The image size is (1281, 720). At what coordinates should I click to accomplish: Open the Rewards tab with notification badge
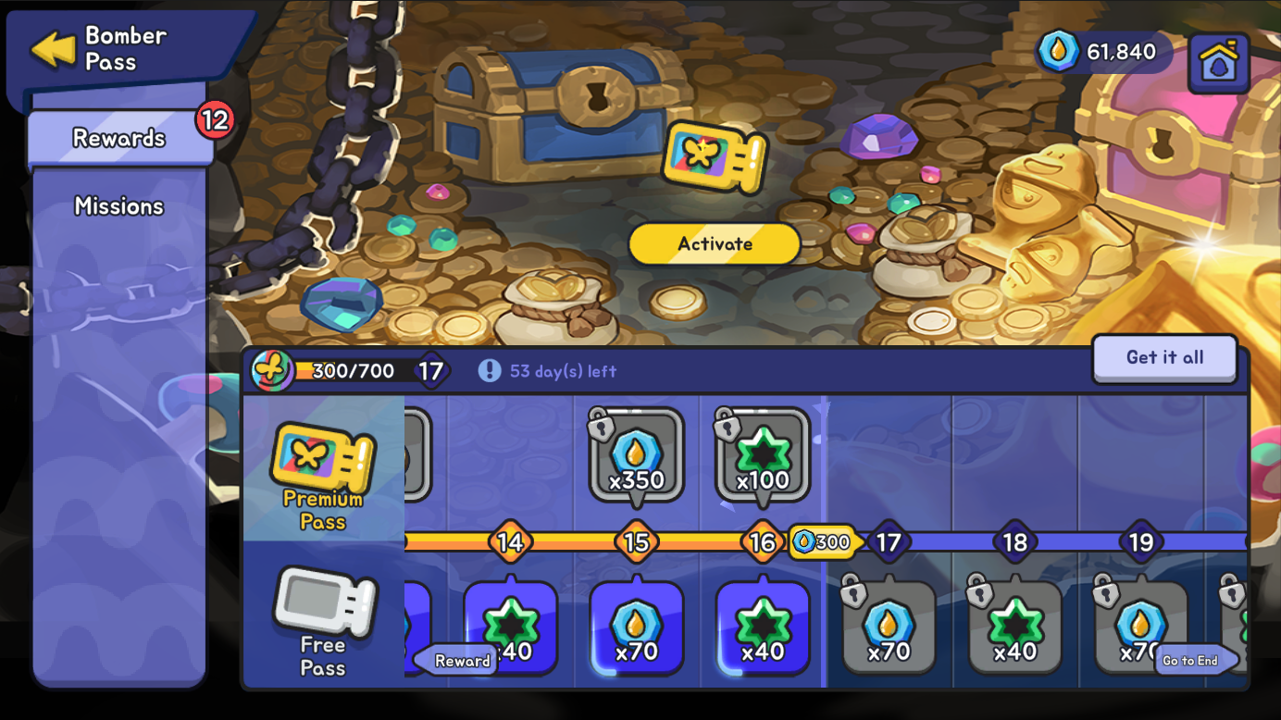119,137
